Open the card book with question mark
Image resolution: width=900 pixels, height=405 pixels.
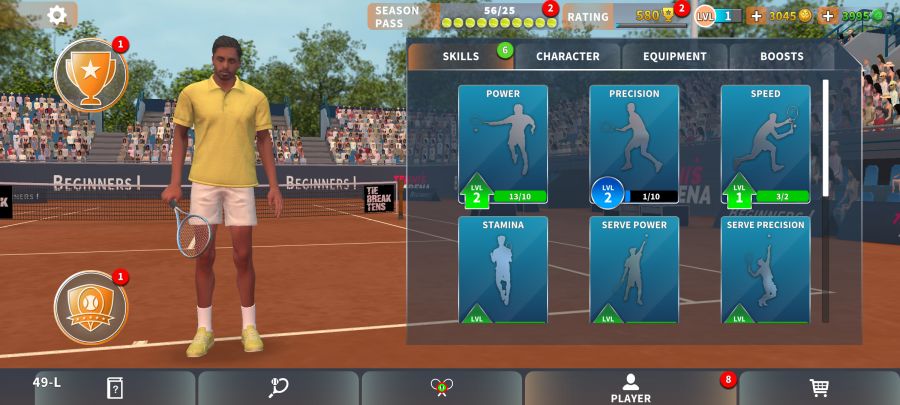[115, 388]
